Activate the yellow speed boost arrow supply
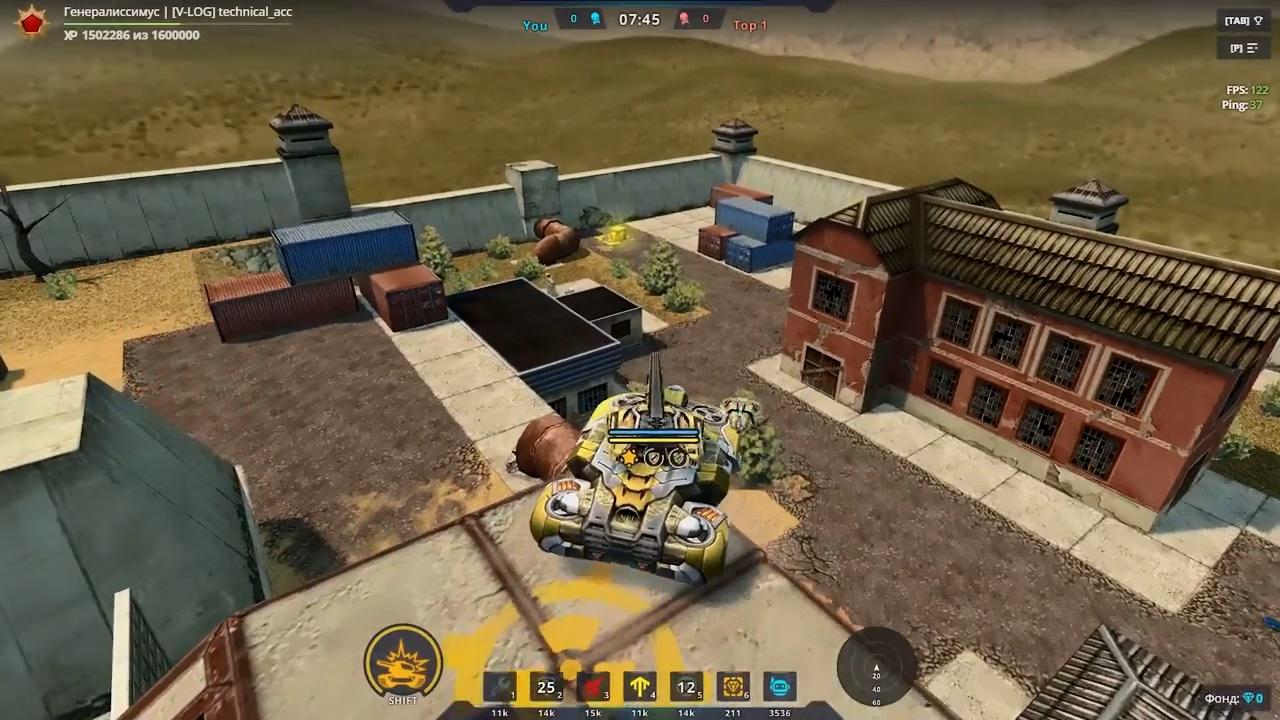 (640, 688)
